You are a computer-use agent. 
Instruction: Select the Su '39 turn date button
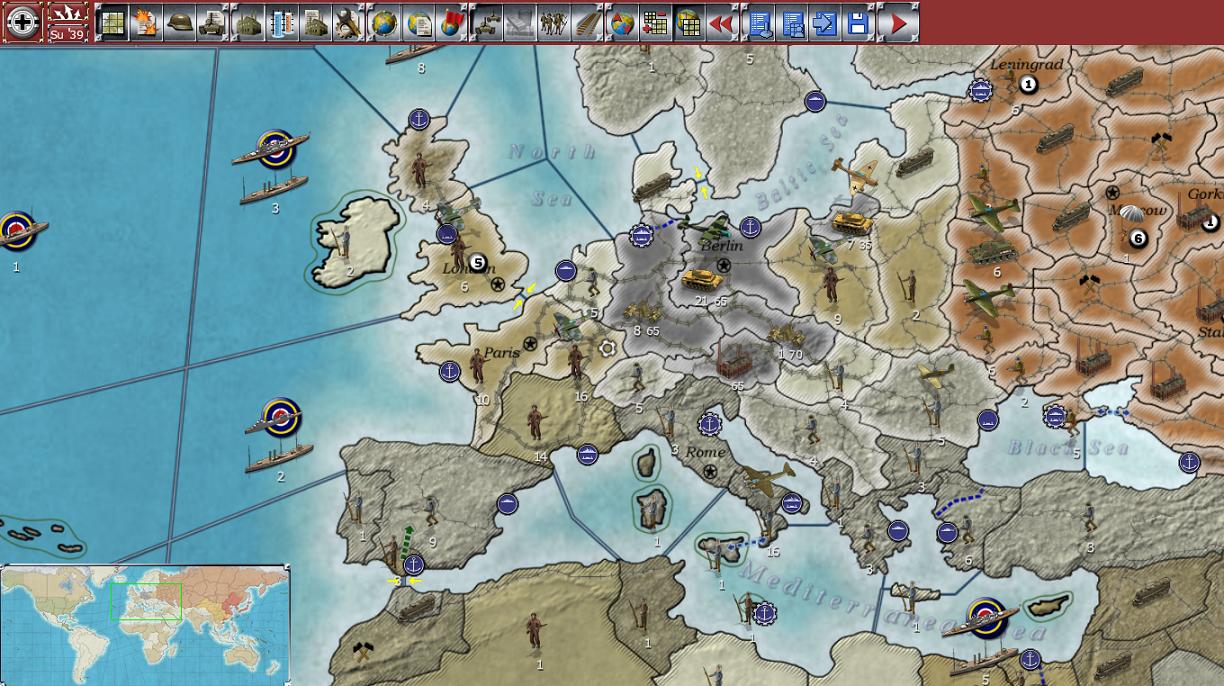pos(68,22)
